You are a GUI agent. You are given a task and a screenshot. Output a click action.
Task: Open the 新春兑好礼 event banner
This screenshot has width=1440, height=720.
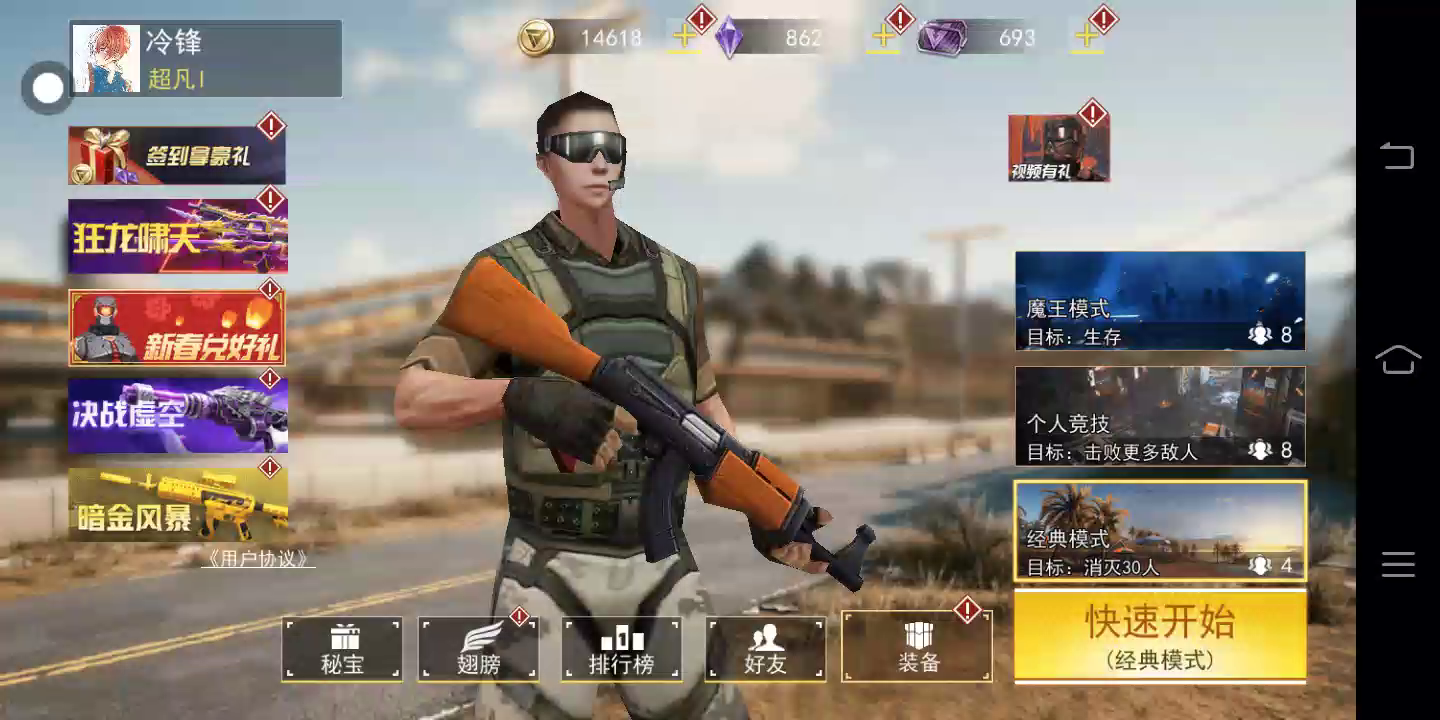point(177,327)
